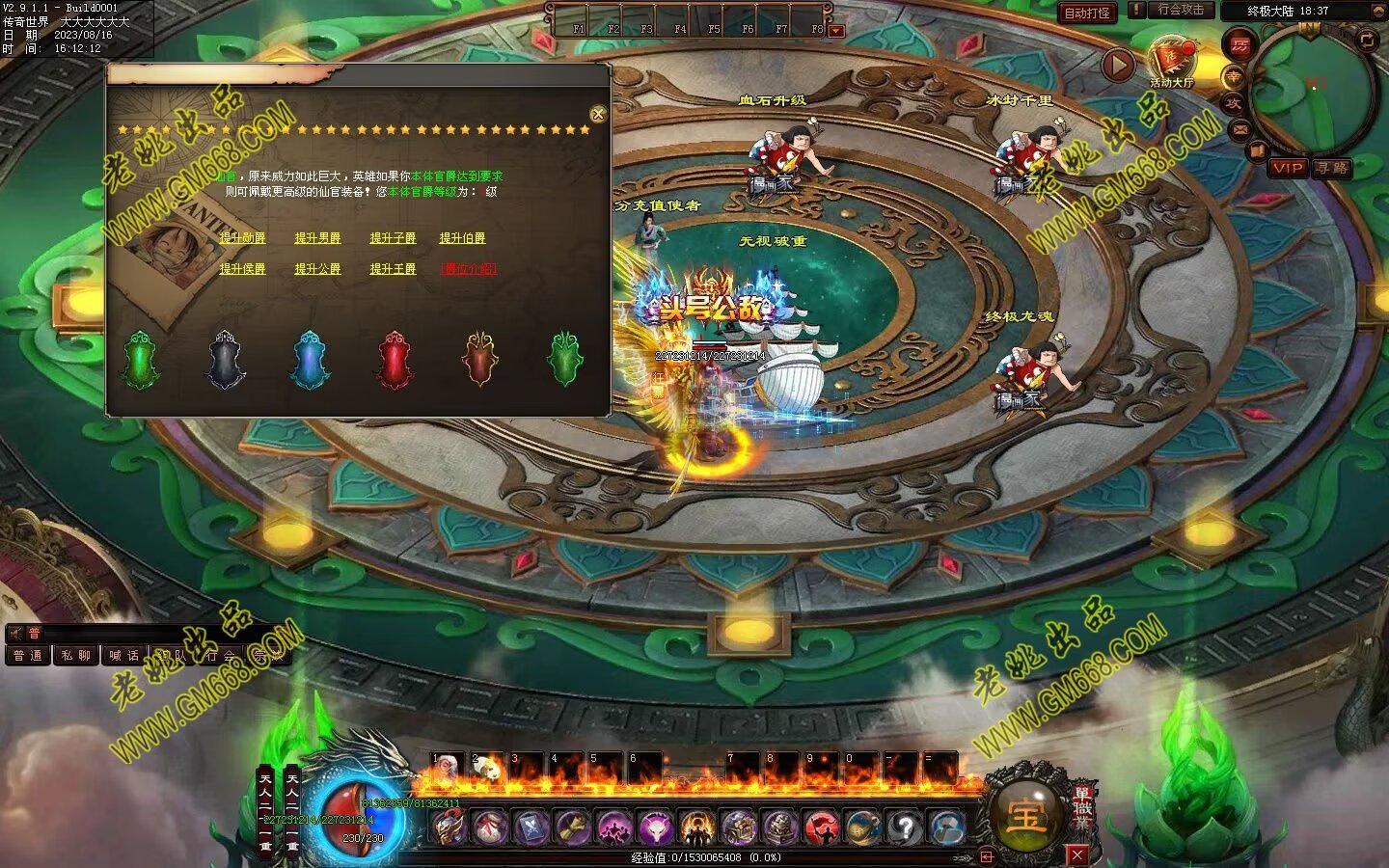Click the round play arrow button
The width and height of the screenshot is (1389, 868).
(x=1118, y=66)
